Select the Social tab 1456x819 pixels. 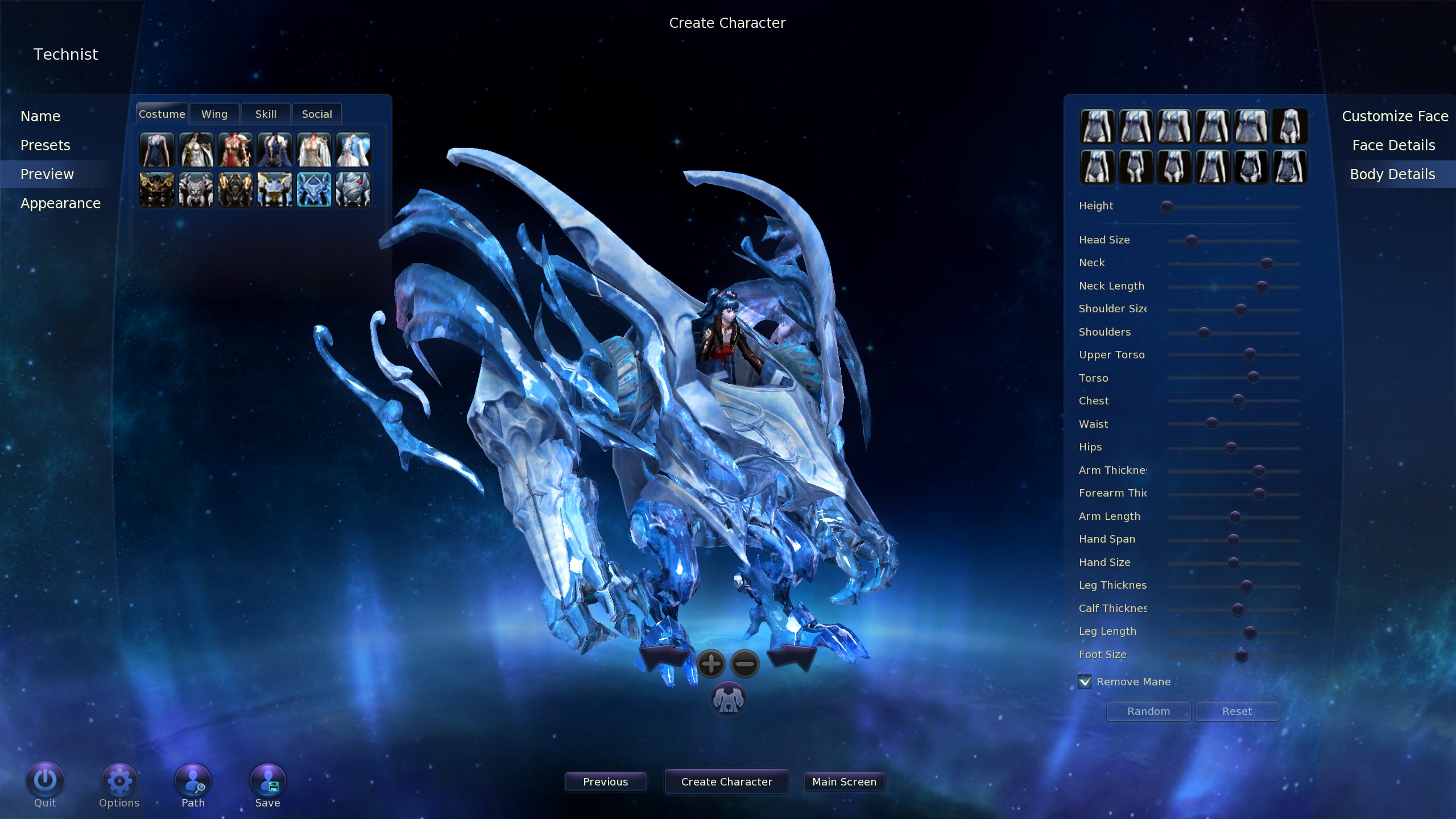317,114
